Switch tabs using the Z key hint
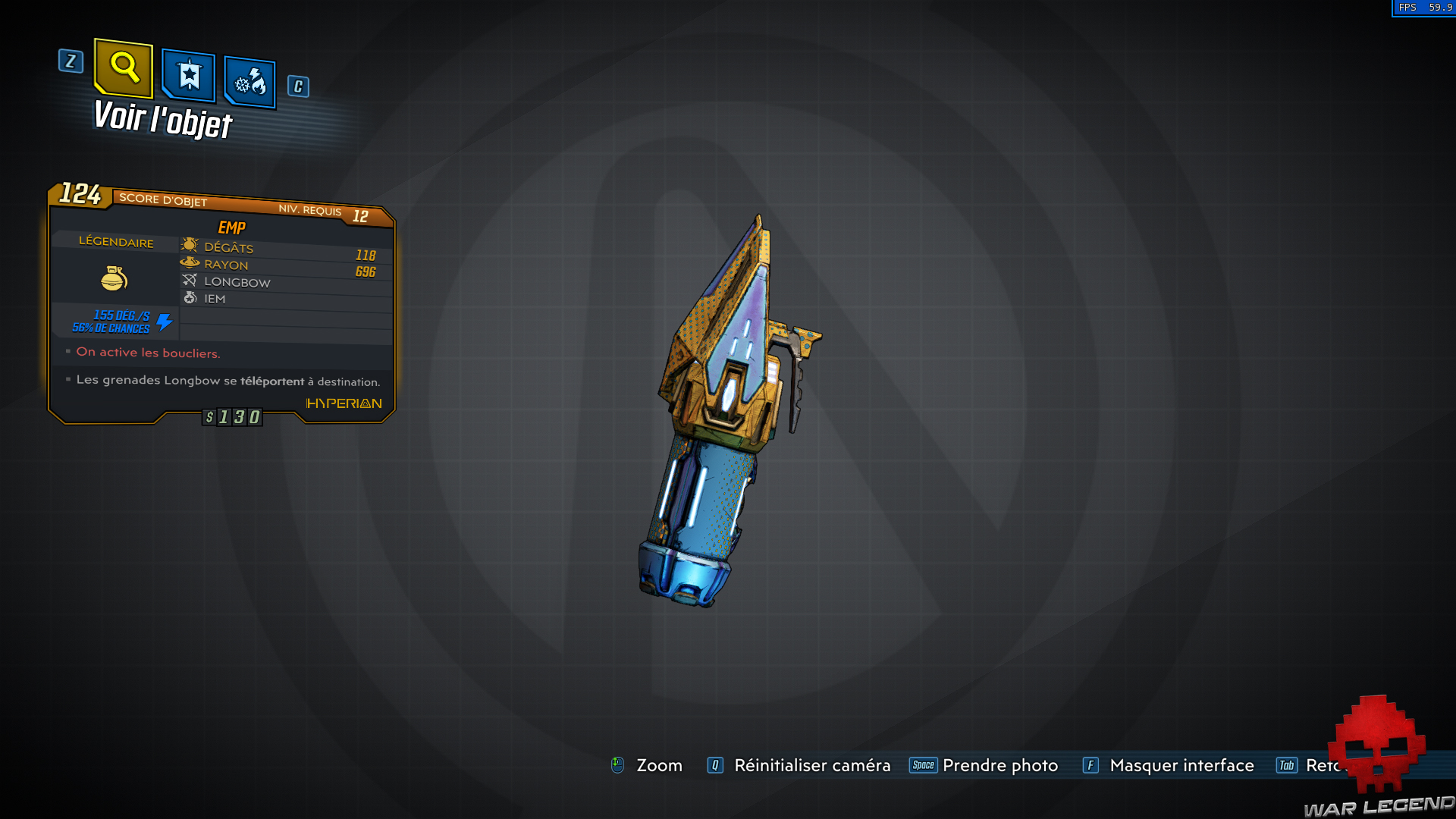Screen dimensions: 1456x819 [71, 63]
